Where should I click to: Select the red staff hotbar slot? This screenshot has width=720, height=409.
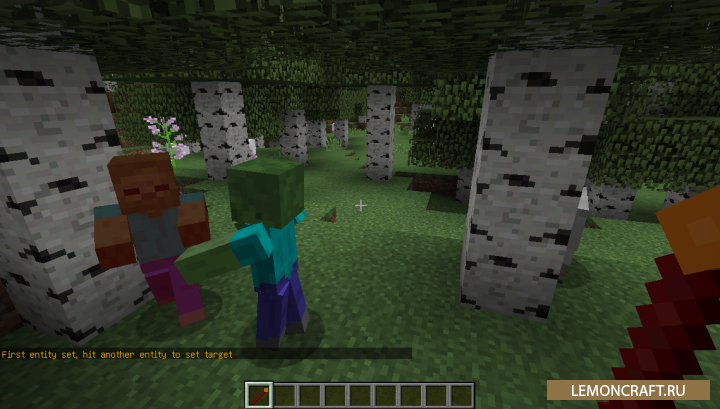(258, 395)
